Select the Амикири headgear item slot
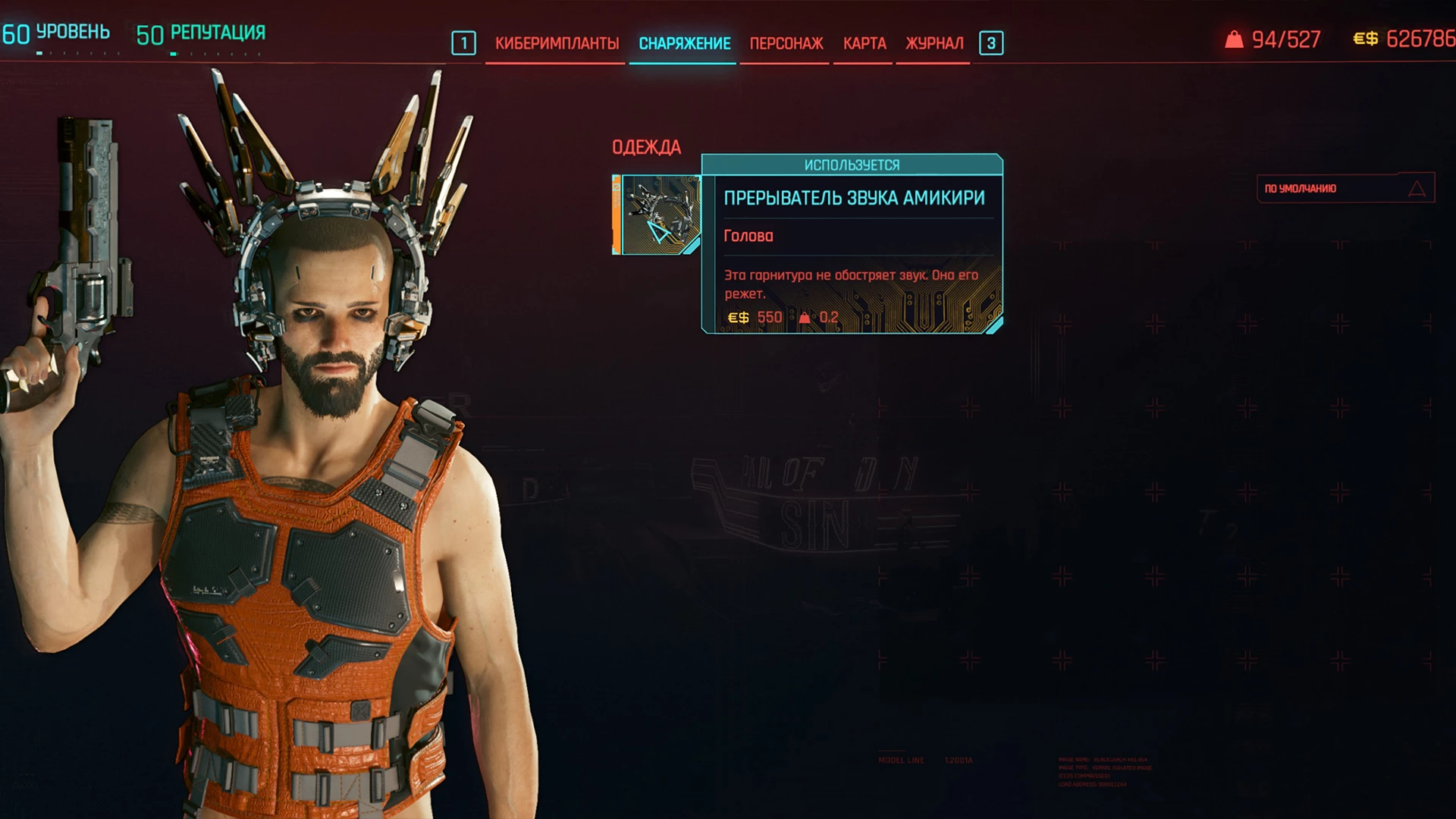The height and width of the screenshot is (819, 1456). [658, 215]
